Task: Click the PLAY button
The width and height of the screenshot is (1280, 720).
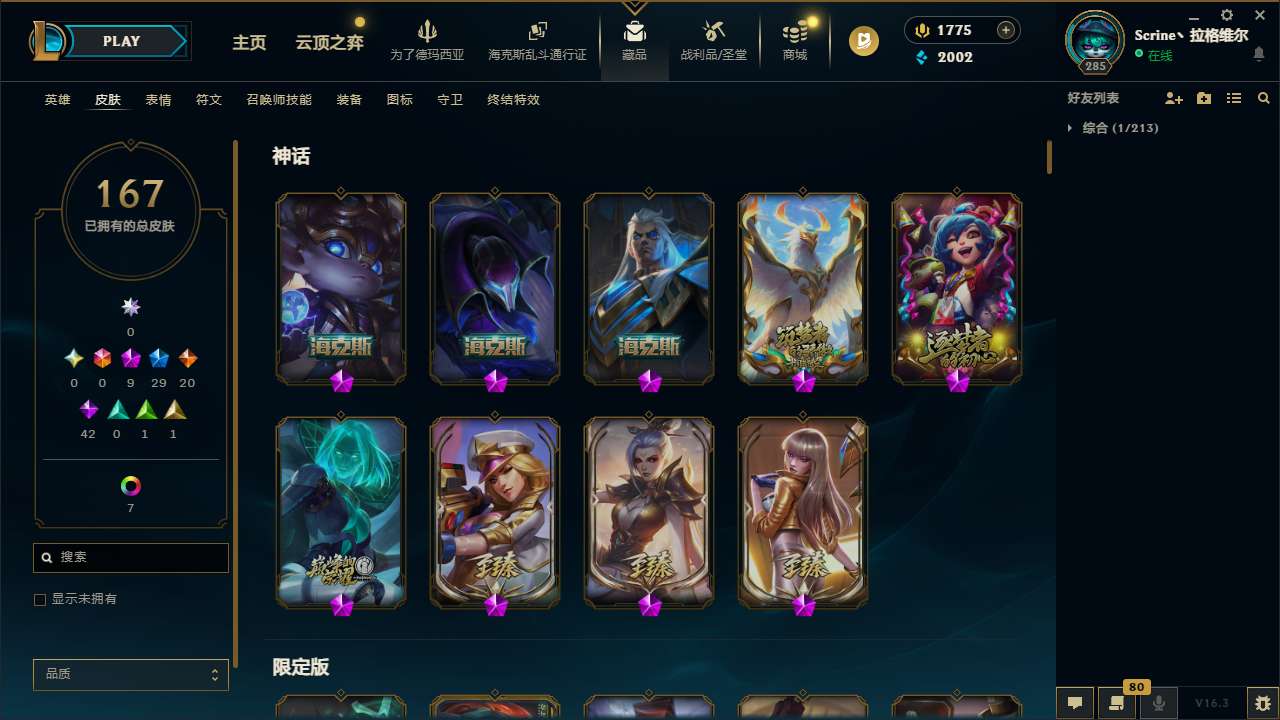Action: 121,41
